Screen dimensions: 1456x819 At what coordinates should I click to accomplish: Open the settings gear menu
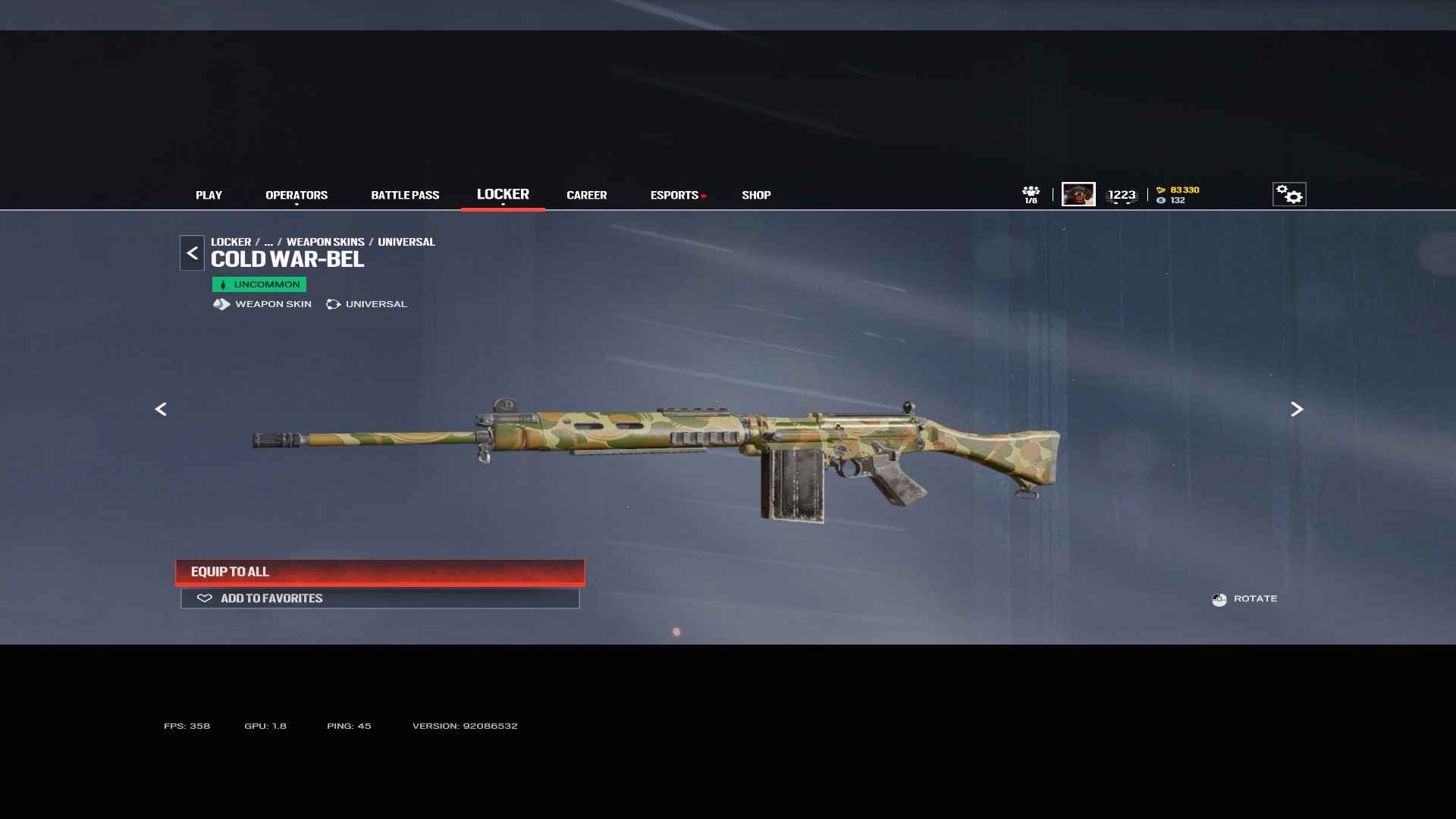tap(1289, 194)
